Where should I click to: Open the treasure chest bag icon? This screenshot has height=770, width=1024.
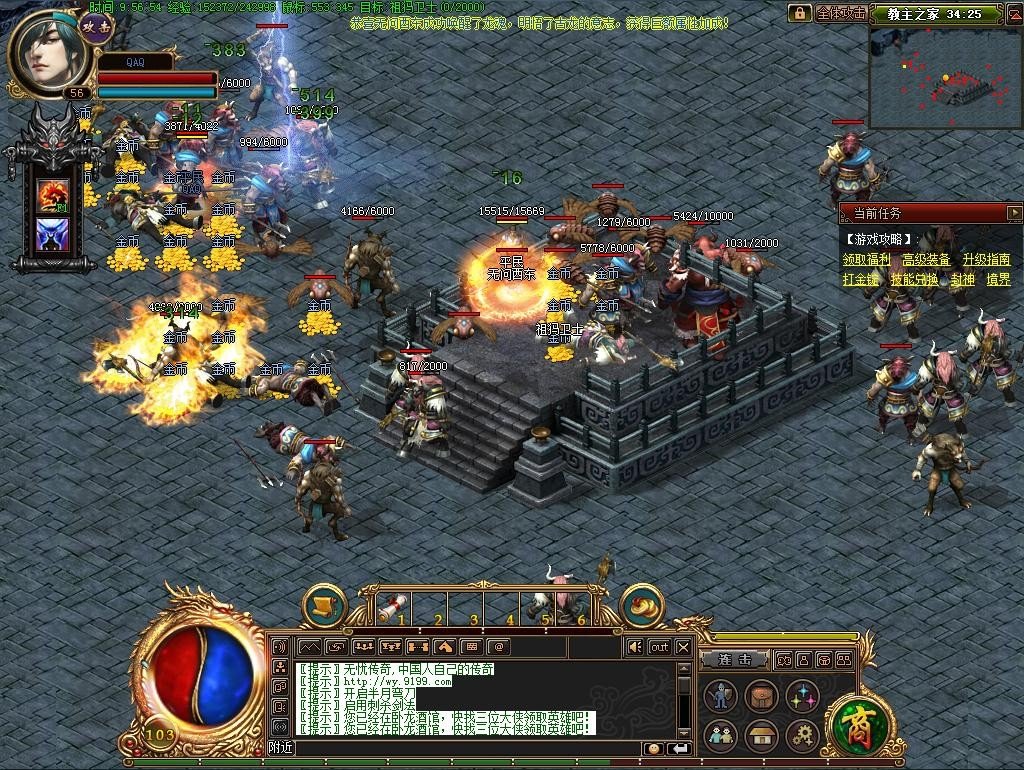click(761, 696)
